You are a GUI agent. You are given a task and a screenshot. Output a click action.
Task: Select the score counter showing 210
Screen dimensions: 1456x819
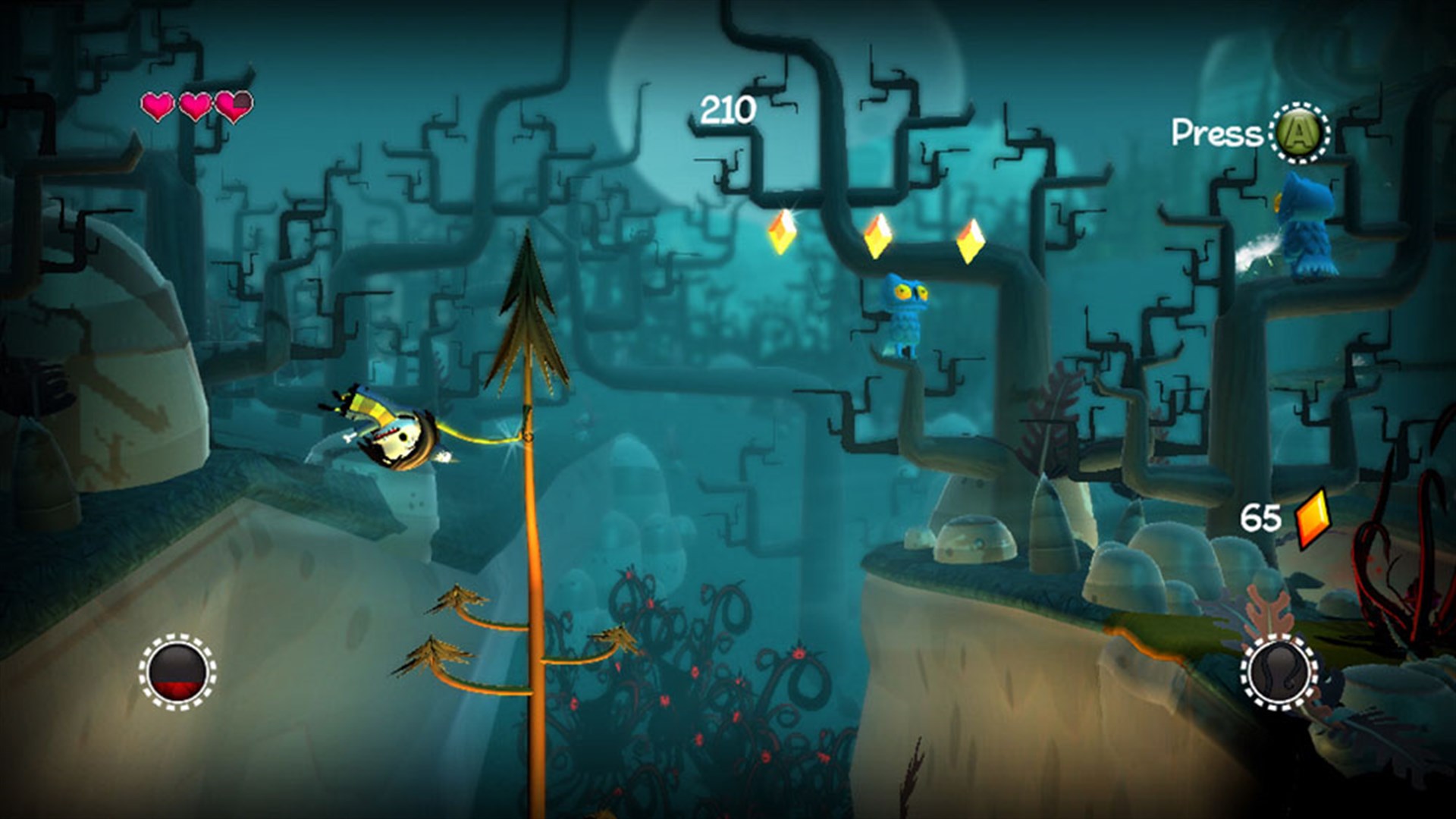pyautogui.click(x=726, y=108)
